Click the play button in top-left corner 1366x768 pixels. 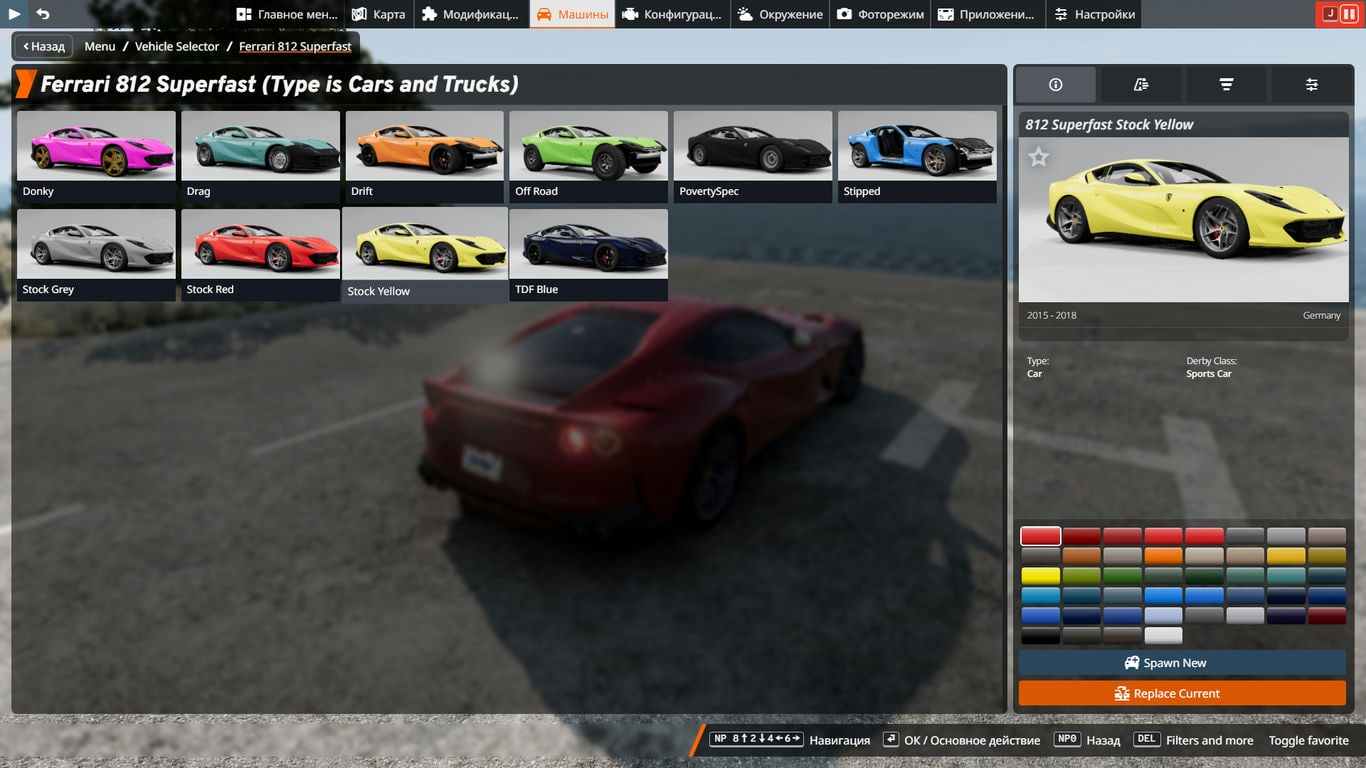point(14,14)
